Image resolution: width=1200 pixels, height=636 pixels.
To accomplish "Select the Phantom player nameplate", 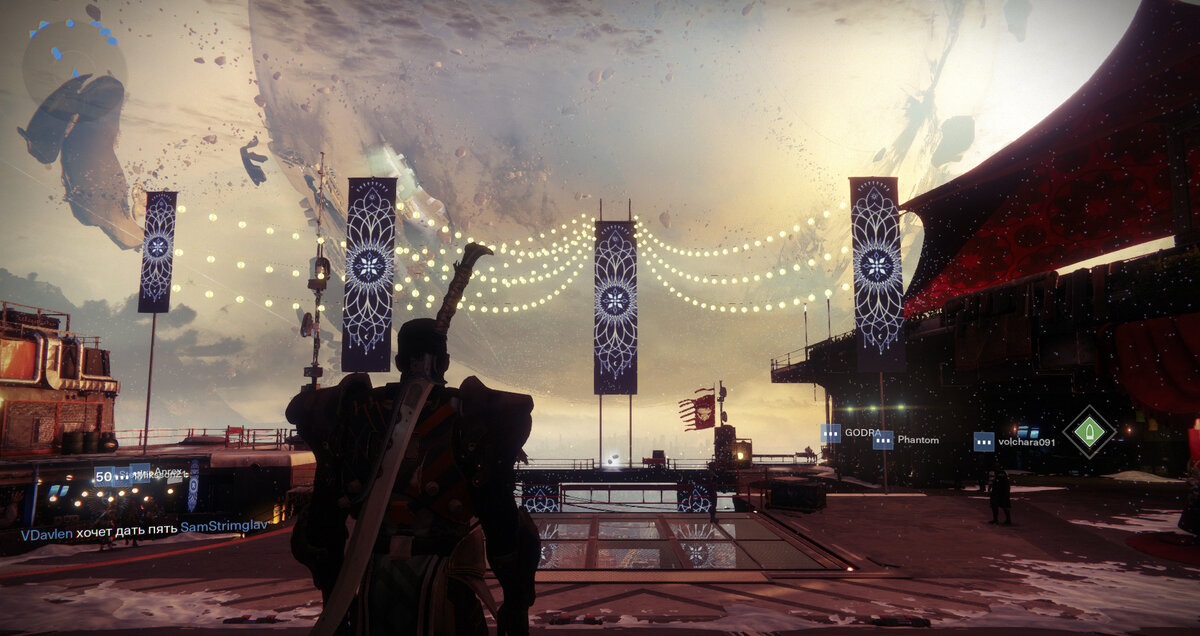I will tap(908, 440).
